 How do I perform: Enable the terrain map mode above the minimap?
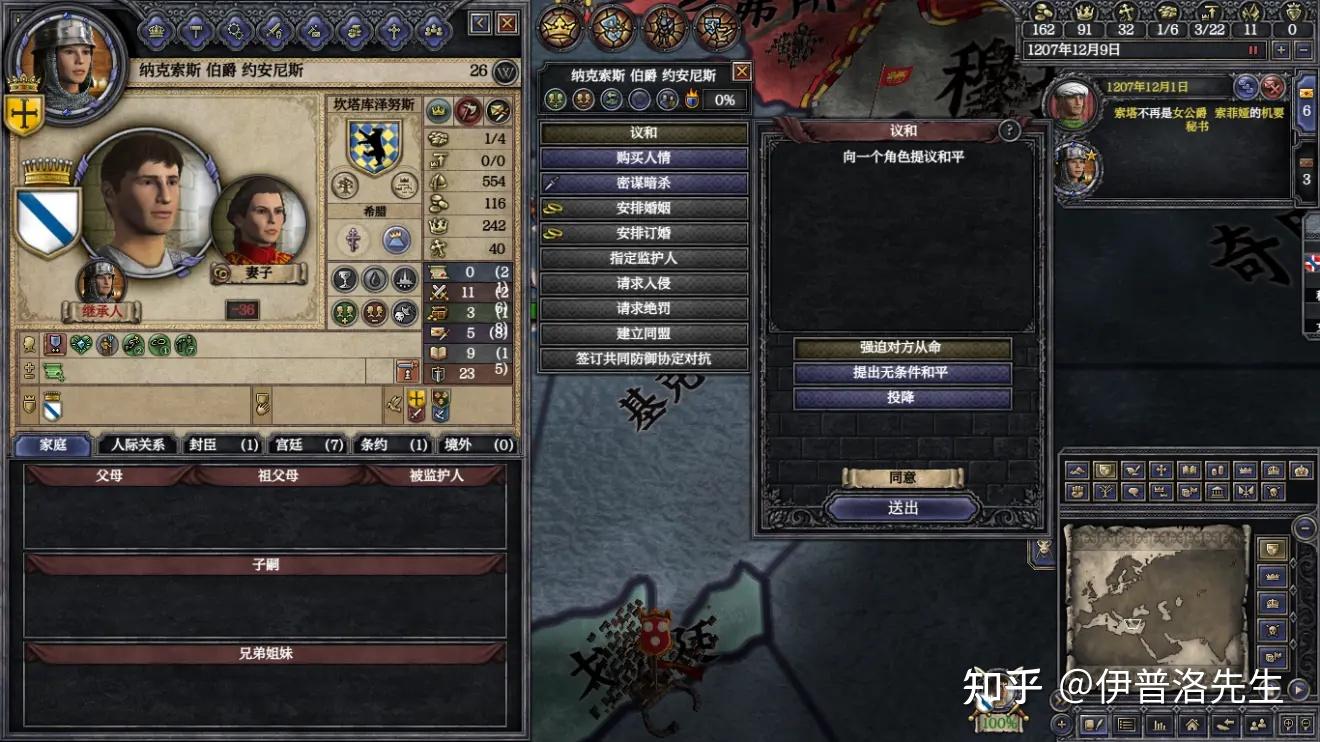tap(1078, 470)
